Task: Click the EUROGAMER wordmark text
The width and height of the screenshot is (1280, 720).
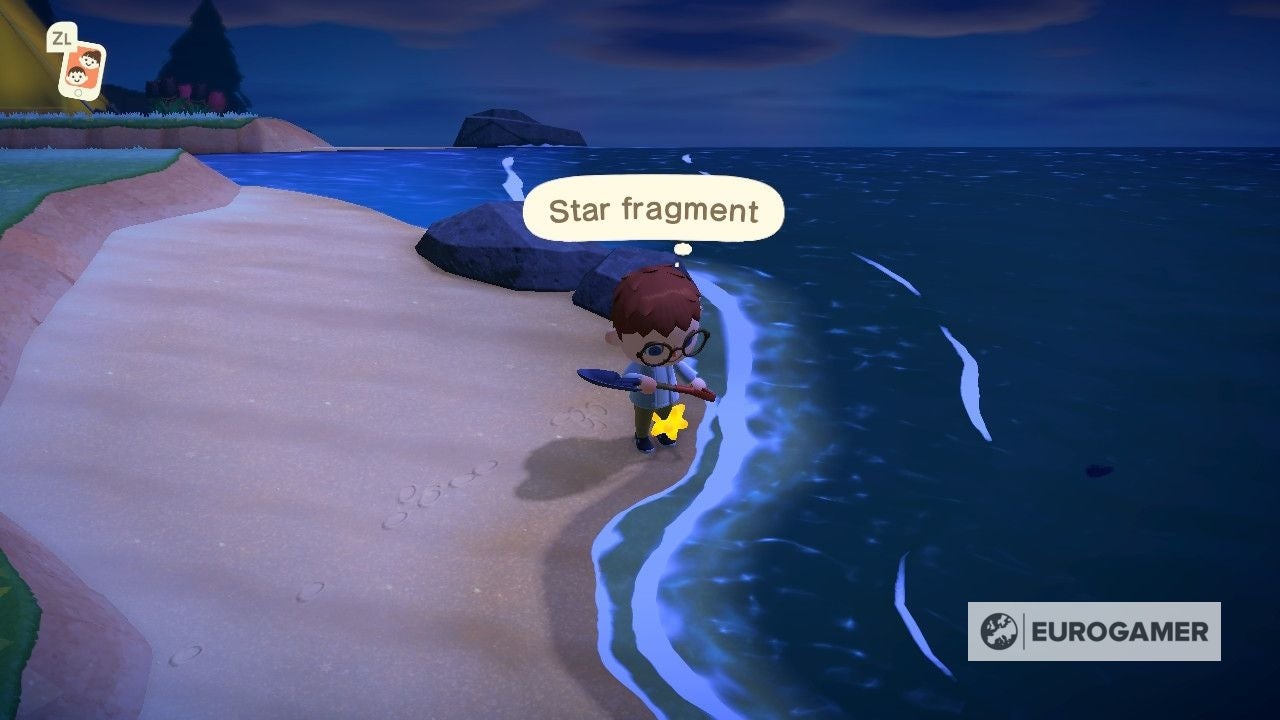Action: point(1120,631)
